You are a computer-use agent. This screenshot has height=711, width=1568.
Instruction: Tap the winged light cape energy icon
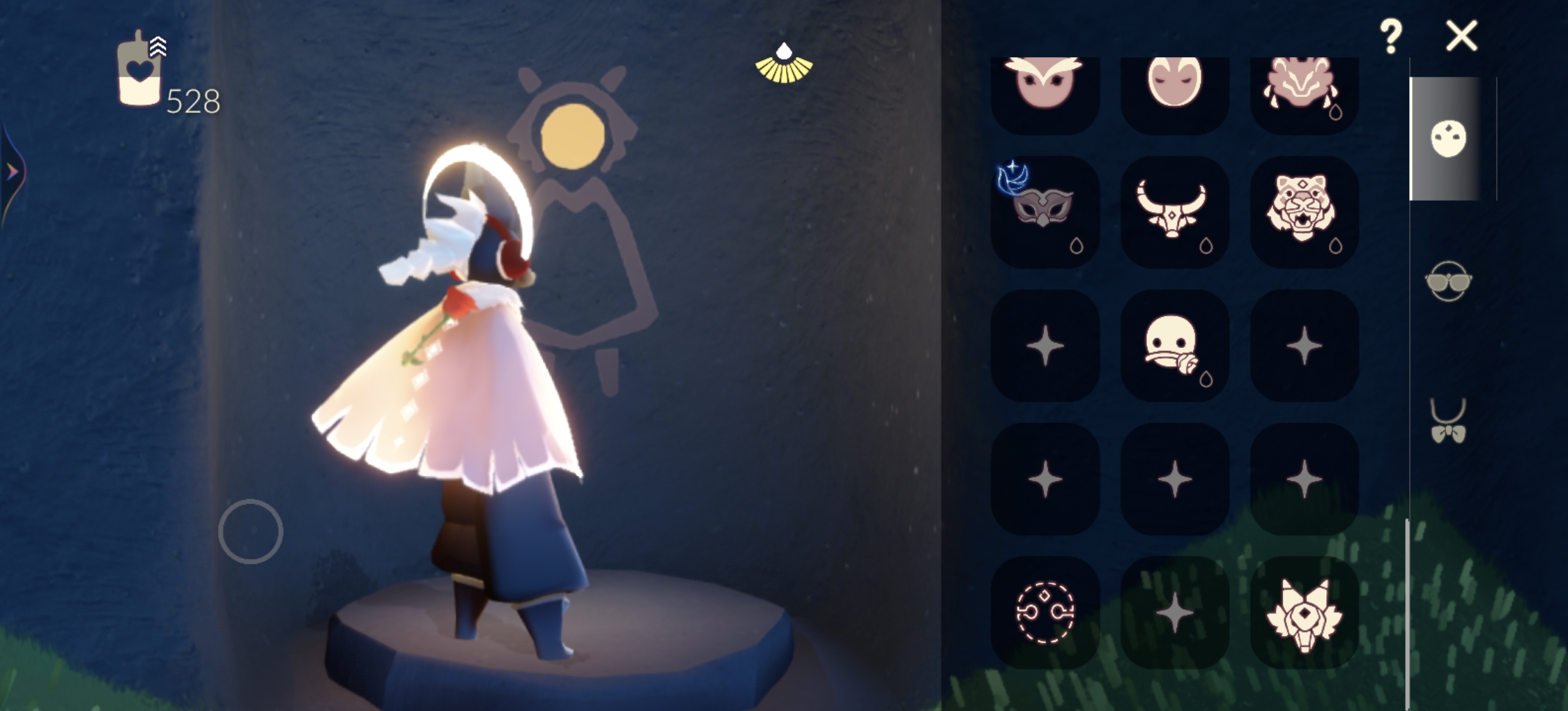click(784, 64)
